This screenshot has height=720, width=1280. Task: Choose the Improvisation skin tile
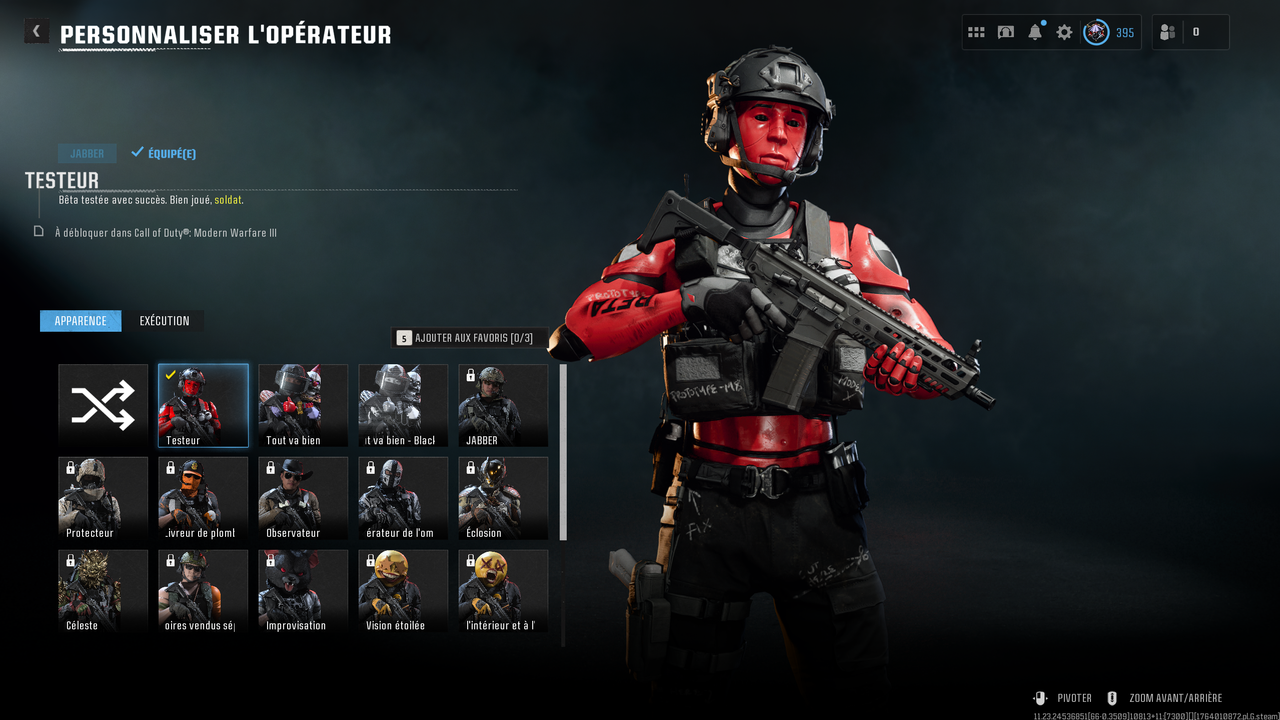point(303,591)
